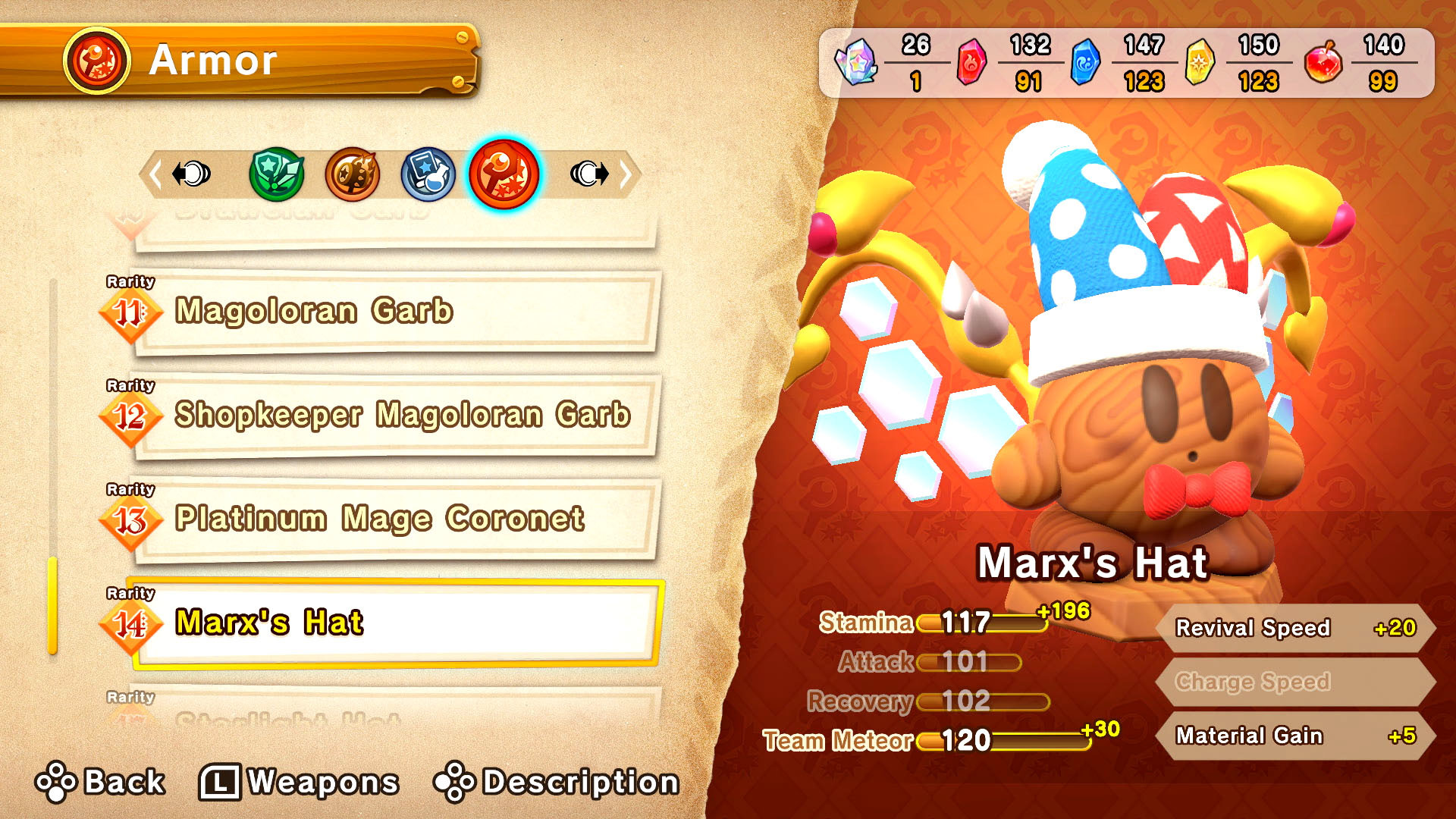The width and height of the screenshot is (1456, 819).
Task: Switch to the green sword-and-shield category tab
Action: point(277,174)
